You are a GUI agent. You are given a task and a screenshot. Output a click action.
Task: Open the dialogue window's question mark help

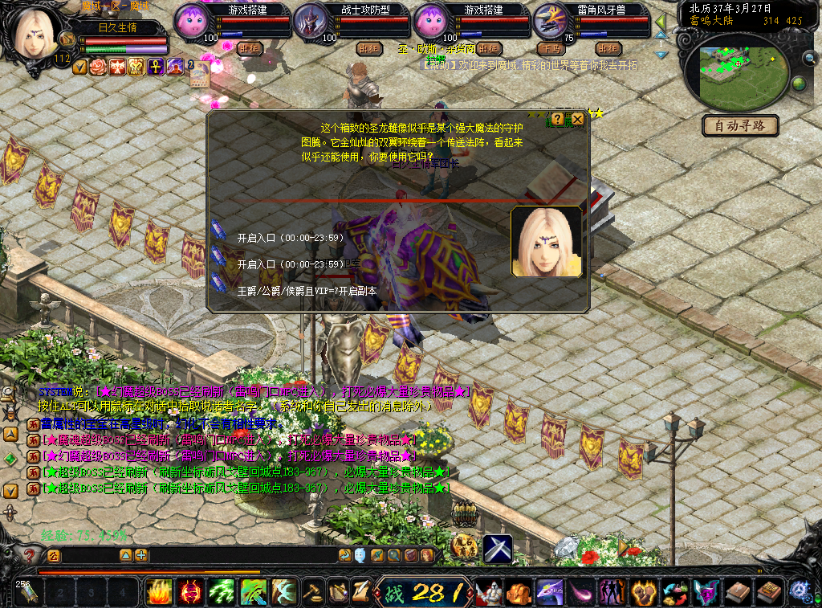557,119
